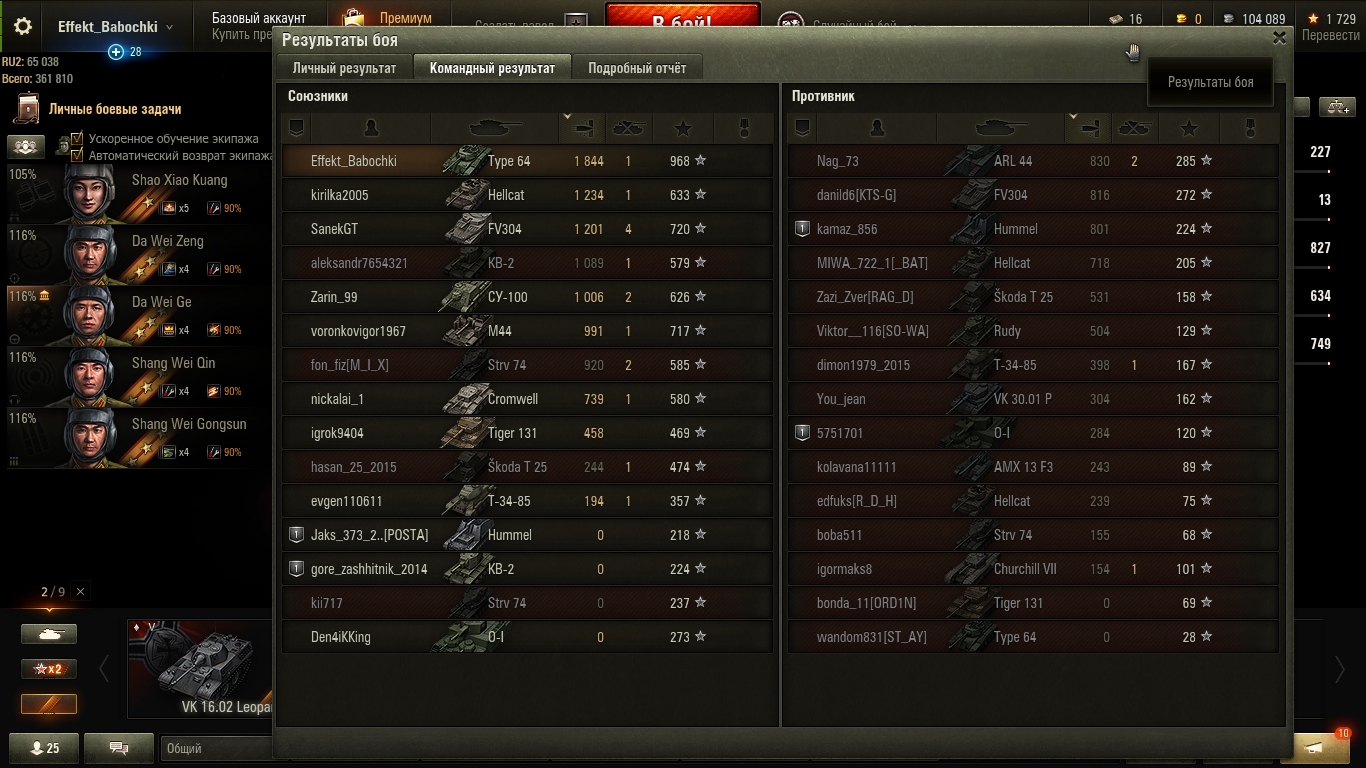The height and width of the screenshot is (768, 1366).
Task: Open the Подробный отчёт tab
Action: [637, 68]
